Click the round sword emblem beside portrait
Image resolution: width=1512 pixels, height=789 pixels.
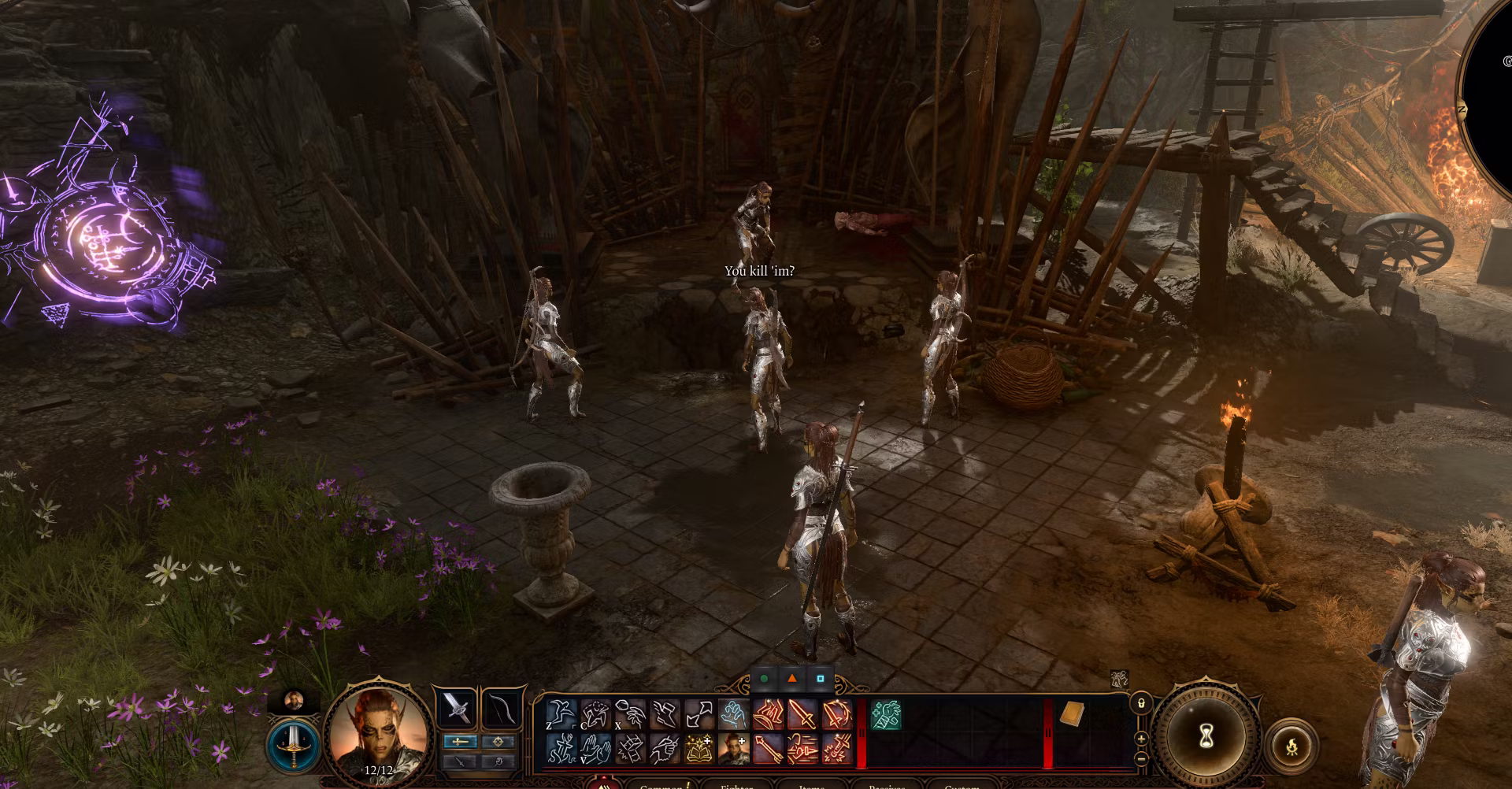pyautogui.click(x=292, y=745)
